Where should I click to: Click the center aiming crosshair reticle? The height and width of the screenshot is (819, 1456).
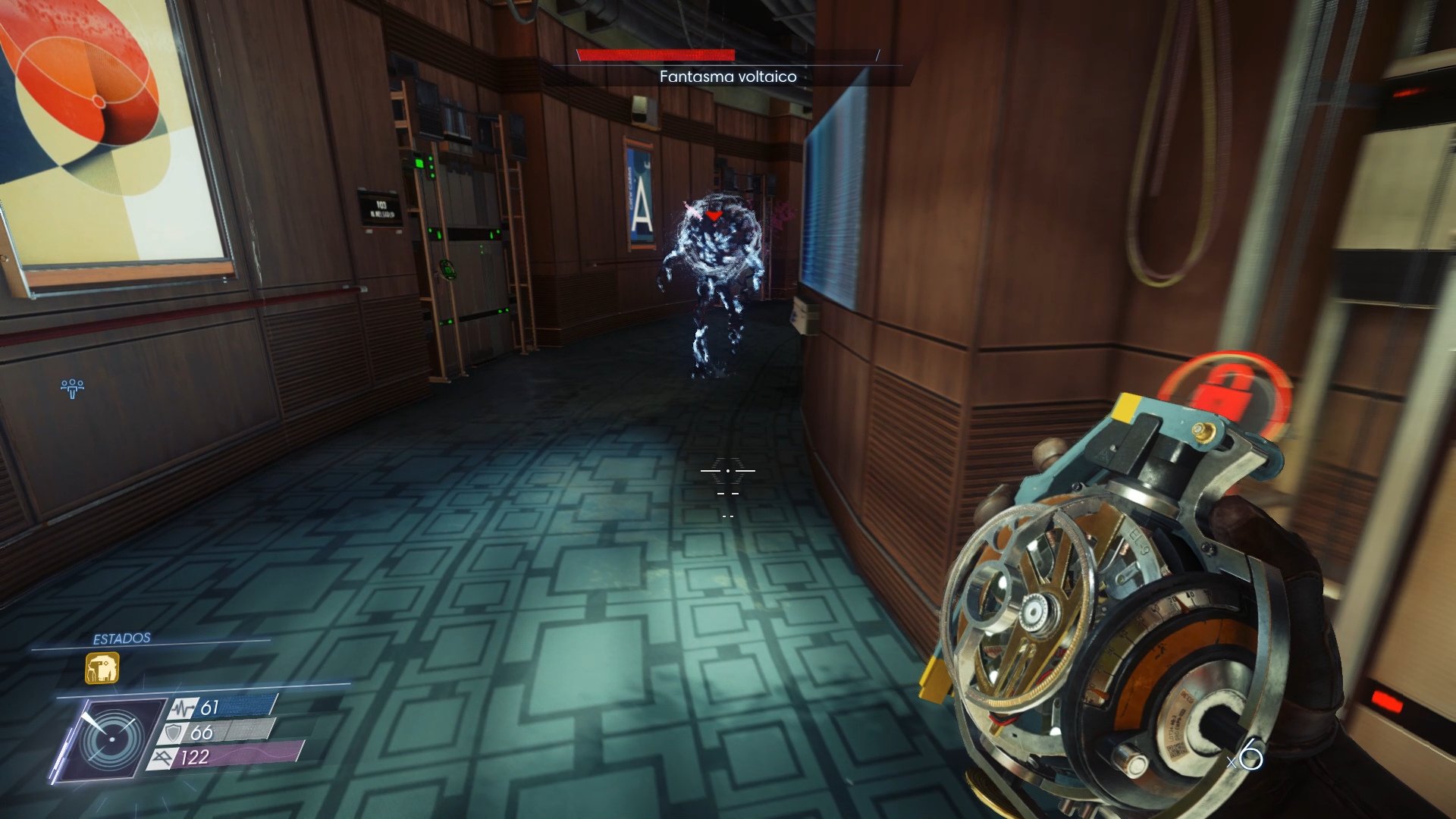(x=730, y=472)
